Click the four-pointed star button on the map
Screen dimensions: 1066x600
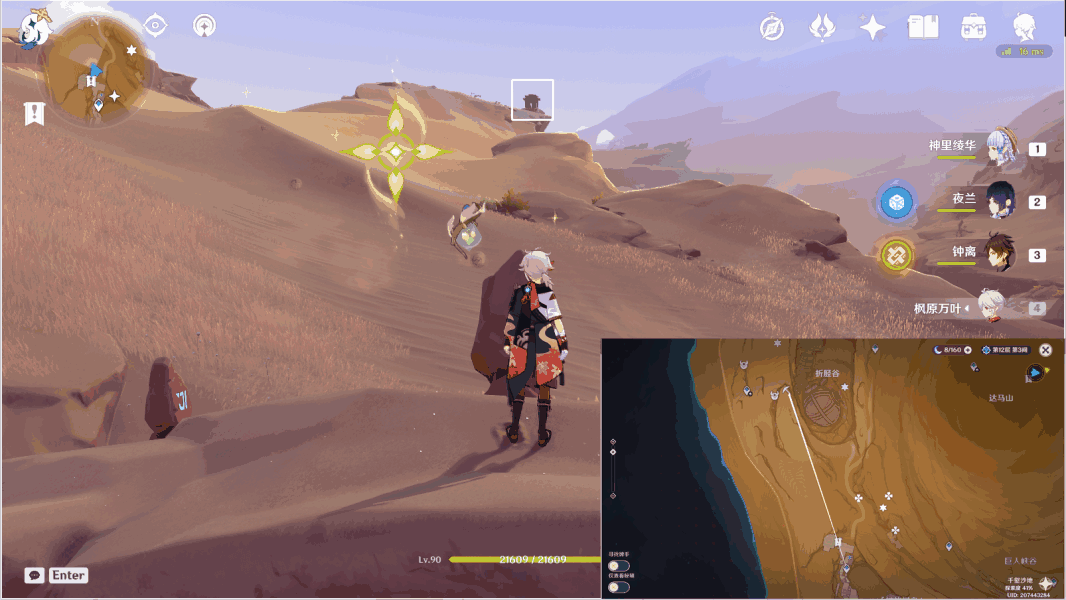click(1046, 583)
